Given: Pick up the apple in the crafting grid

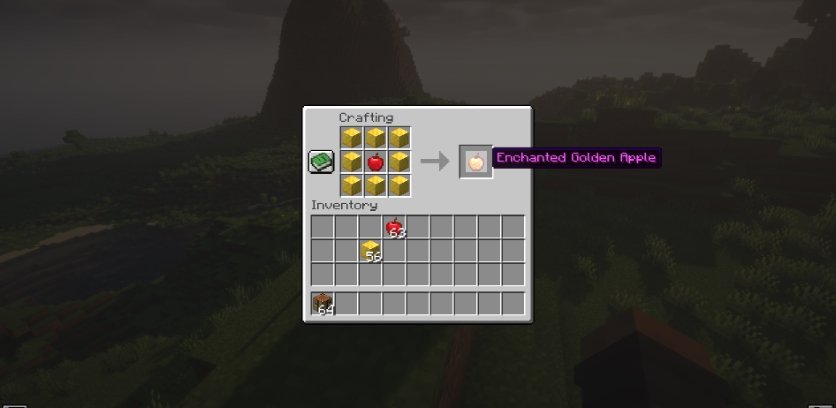Looking at the screenshot, I should (x=375, y=161).
